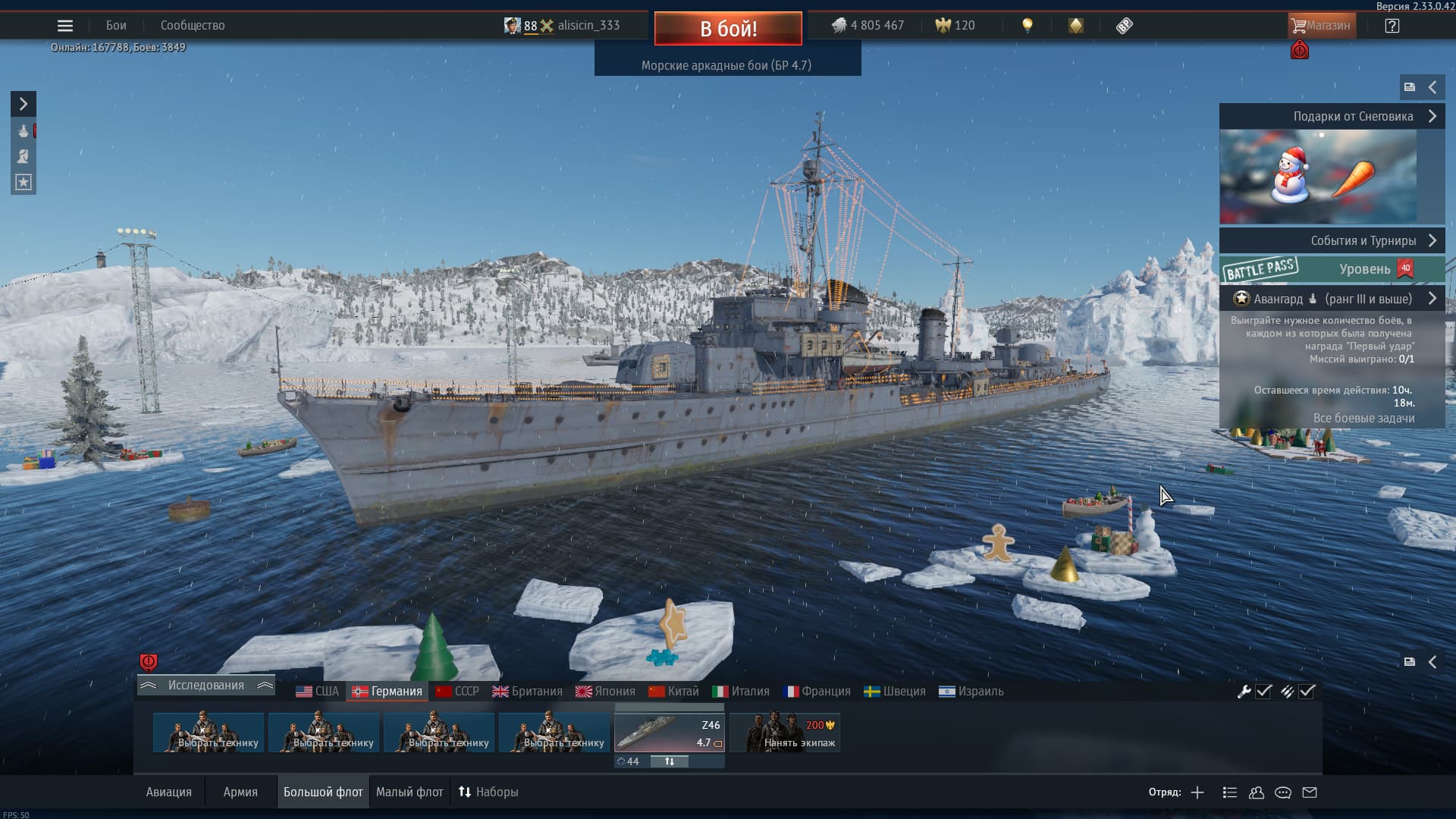Open the Магазин shop

[x=1321, y=26]
